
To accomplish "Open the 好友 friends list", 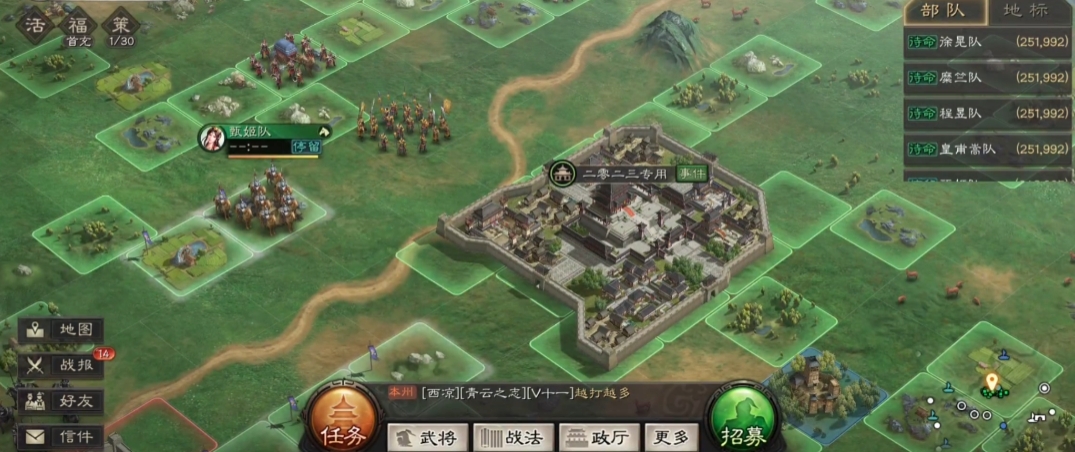I will [x=62, y=401].
